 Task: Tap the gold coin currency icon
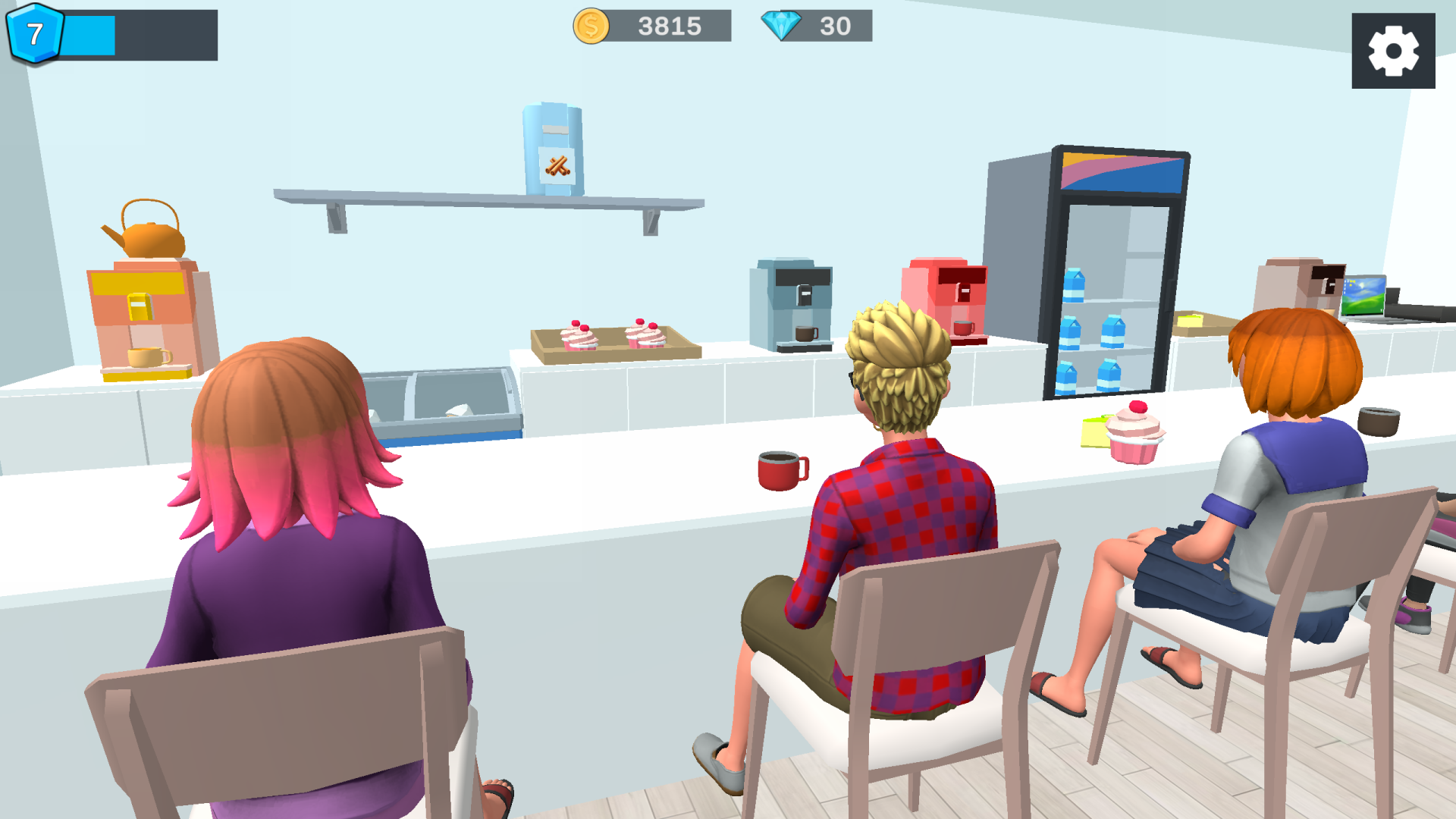pos(590,27)
